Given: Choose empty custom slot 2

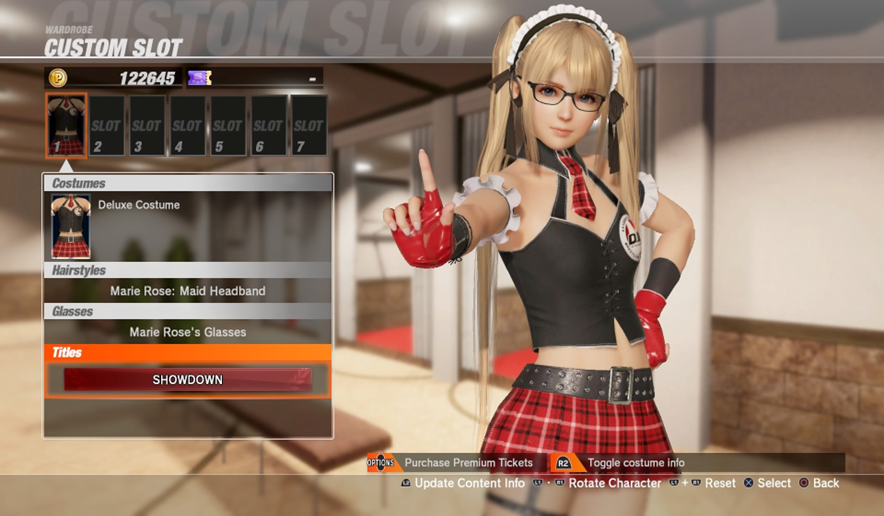Looking at the screenshot, I should point(106,126).
